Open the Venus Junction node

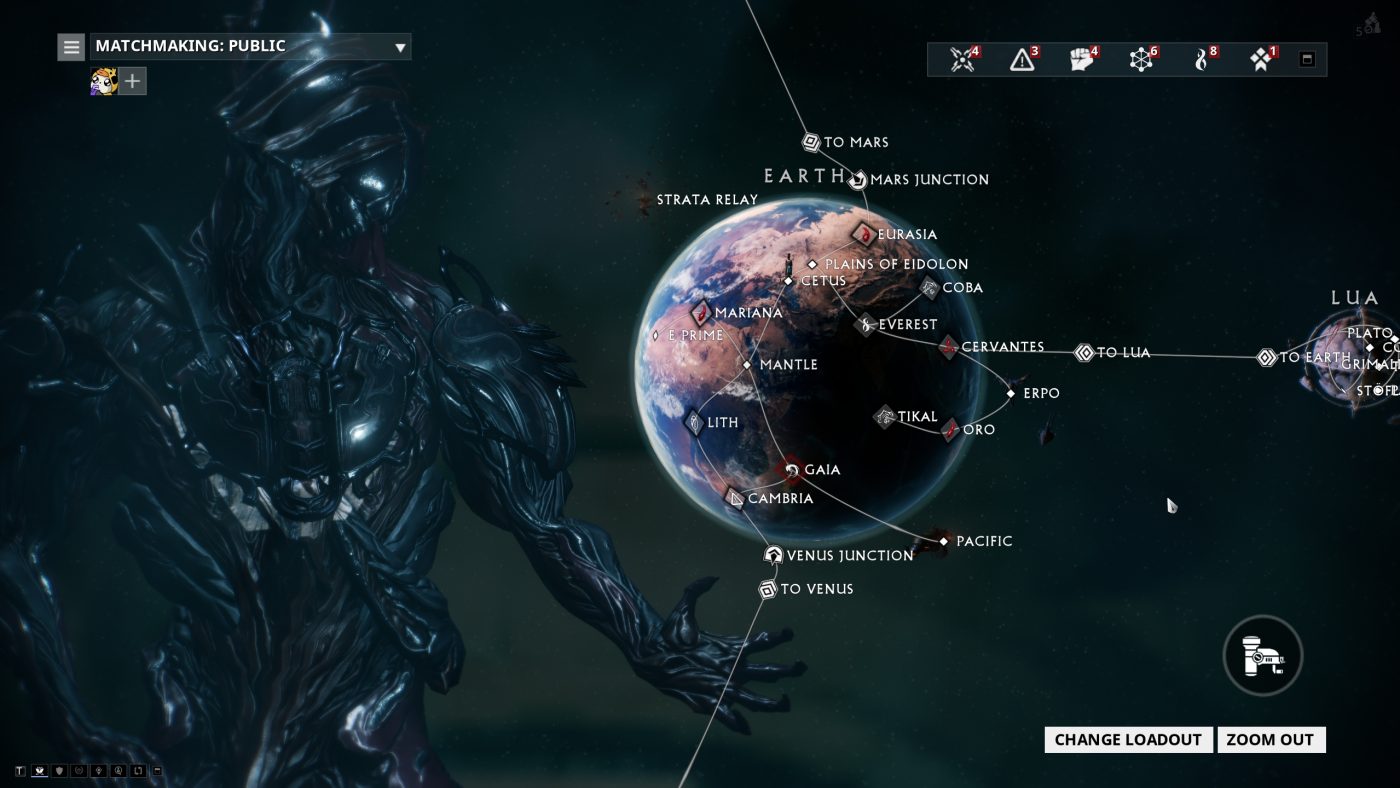[772, 554]
